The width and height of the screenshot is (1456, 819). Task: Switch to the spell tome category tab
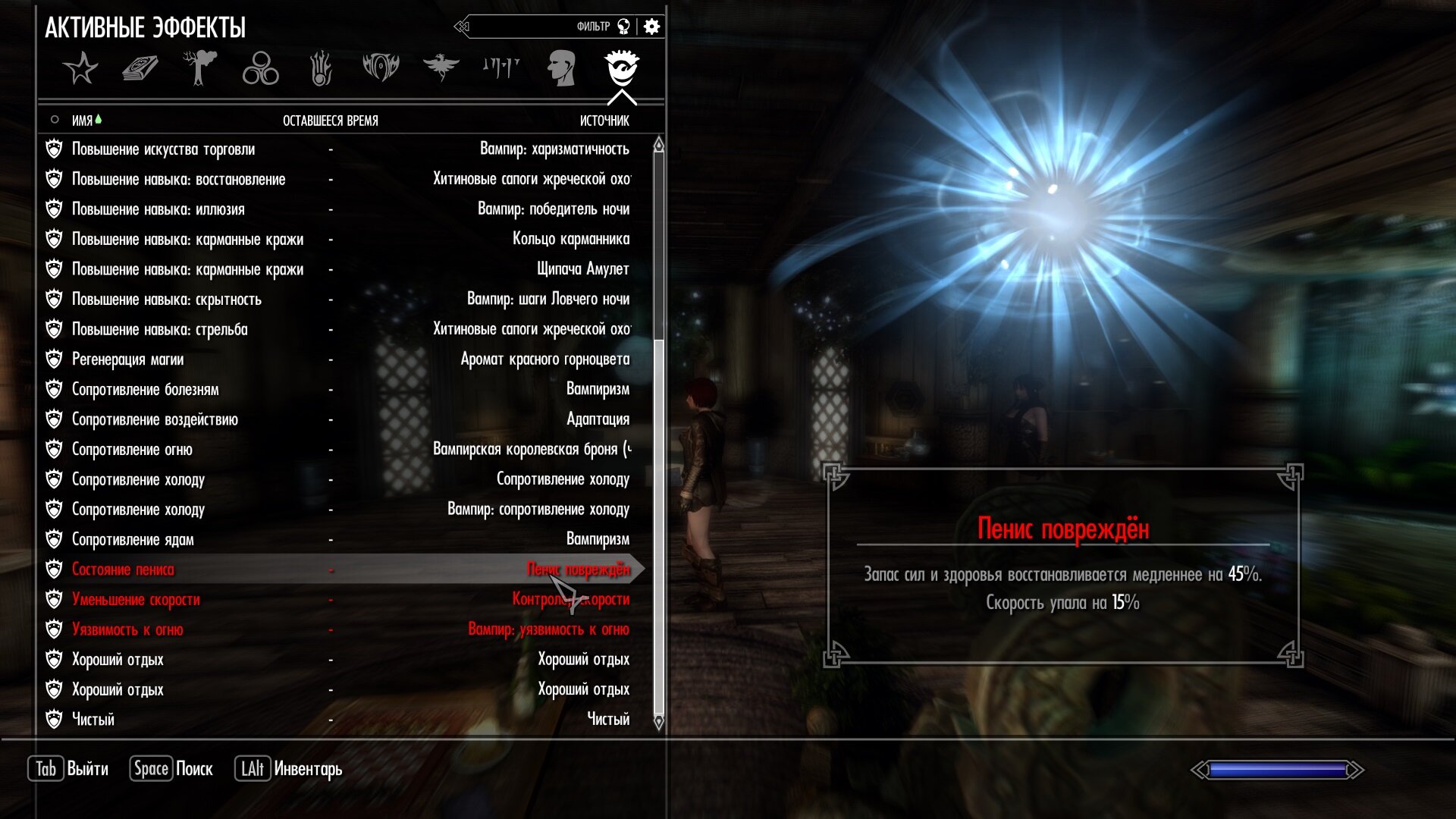pyautogui.click(x=140, y=68)
